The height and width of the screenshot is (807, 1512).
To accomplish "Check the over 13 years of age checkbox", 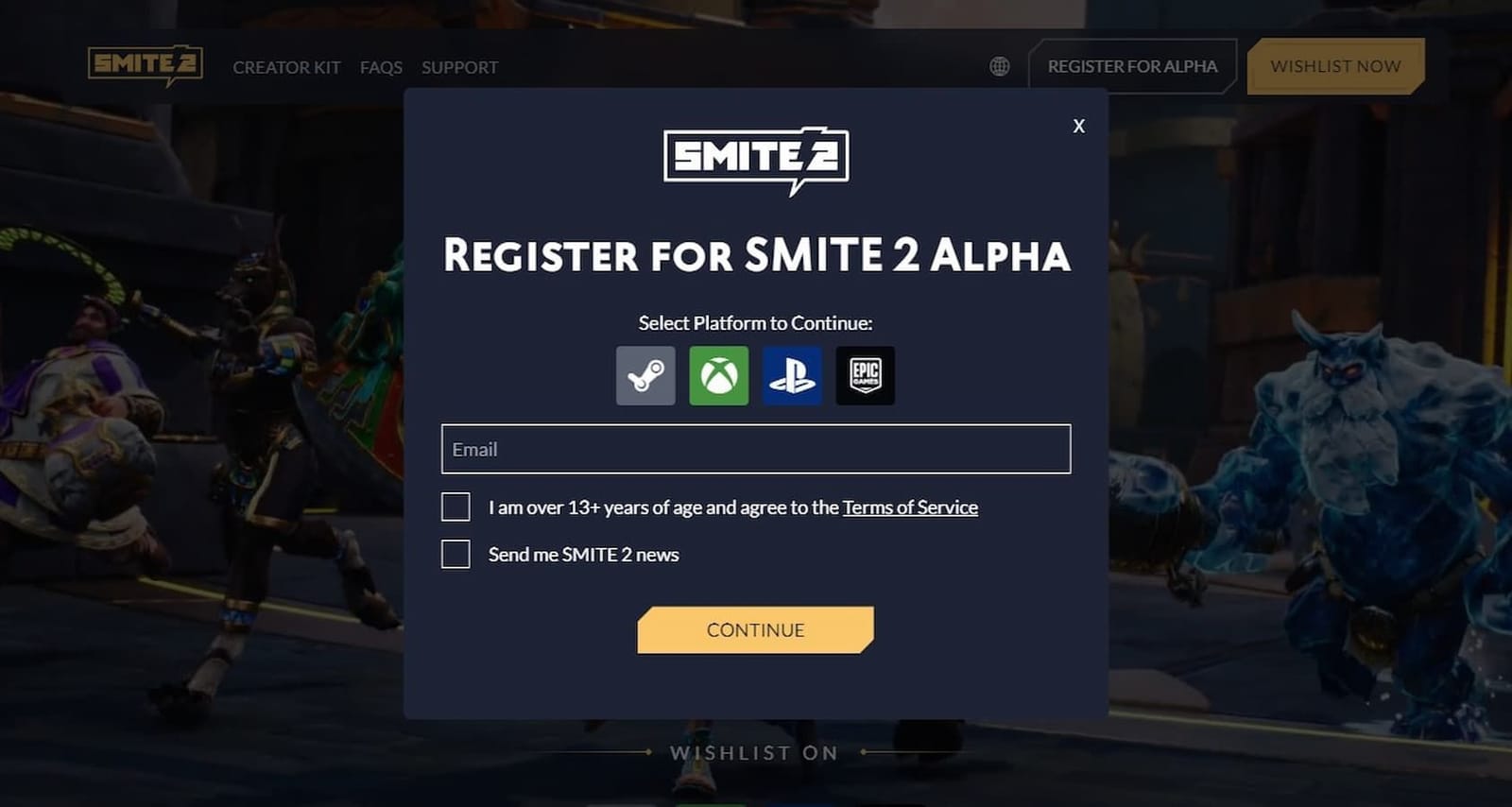I will (455, 507).
